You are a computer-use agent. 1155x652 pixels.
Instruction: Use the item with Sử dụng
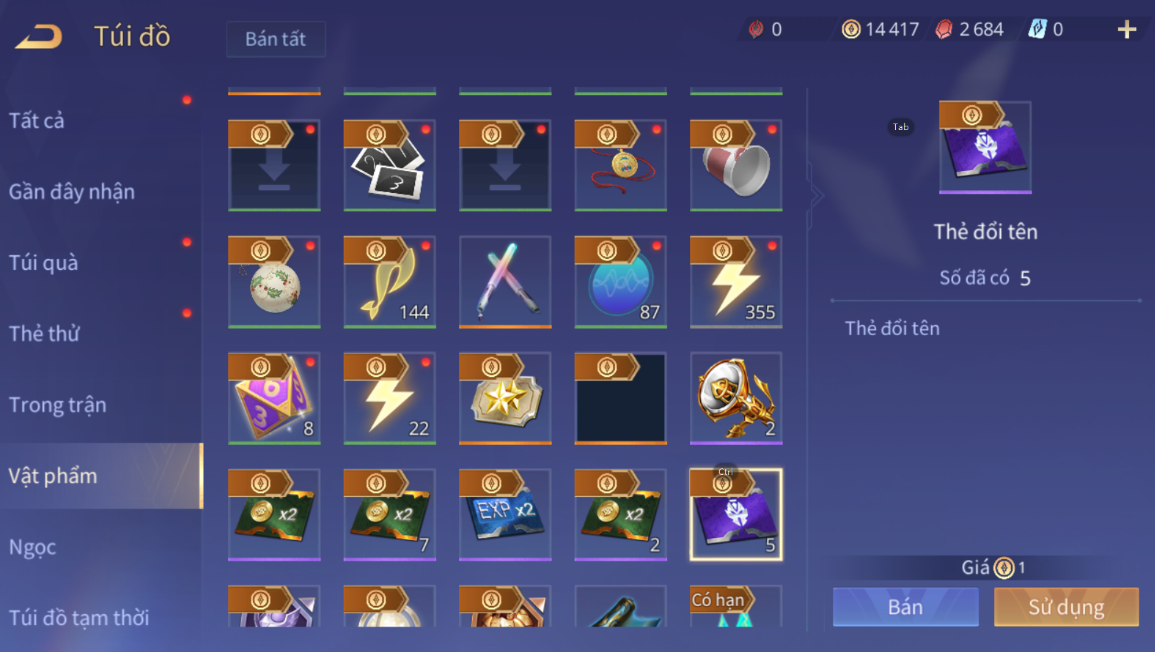click(1066, 607)
